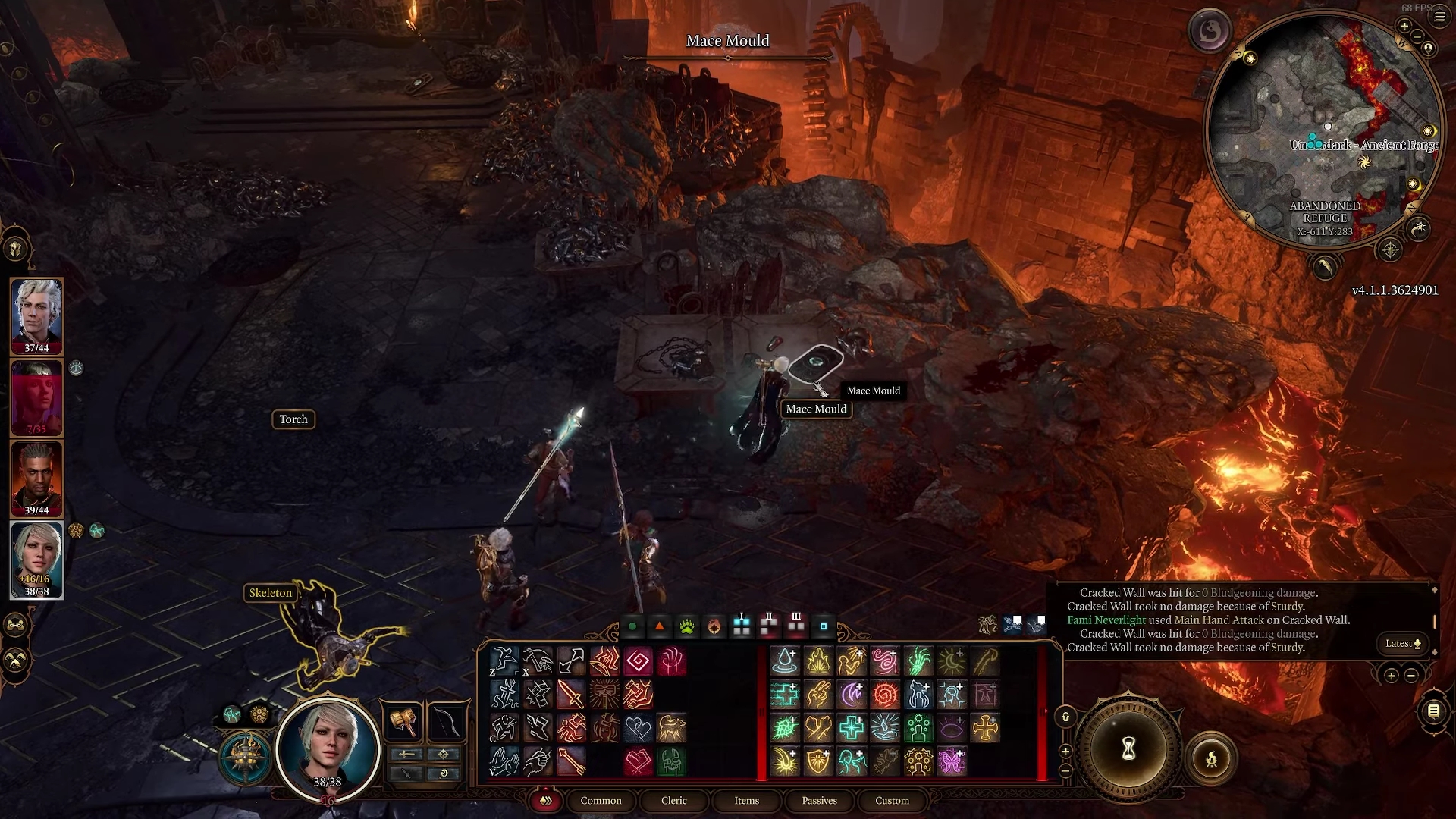Viewport: 1456px width, 819px height.
Task: Open the campfire rest button
Action: coord(1211,758)
